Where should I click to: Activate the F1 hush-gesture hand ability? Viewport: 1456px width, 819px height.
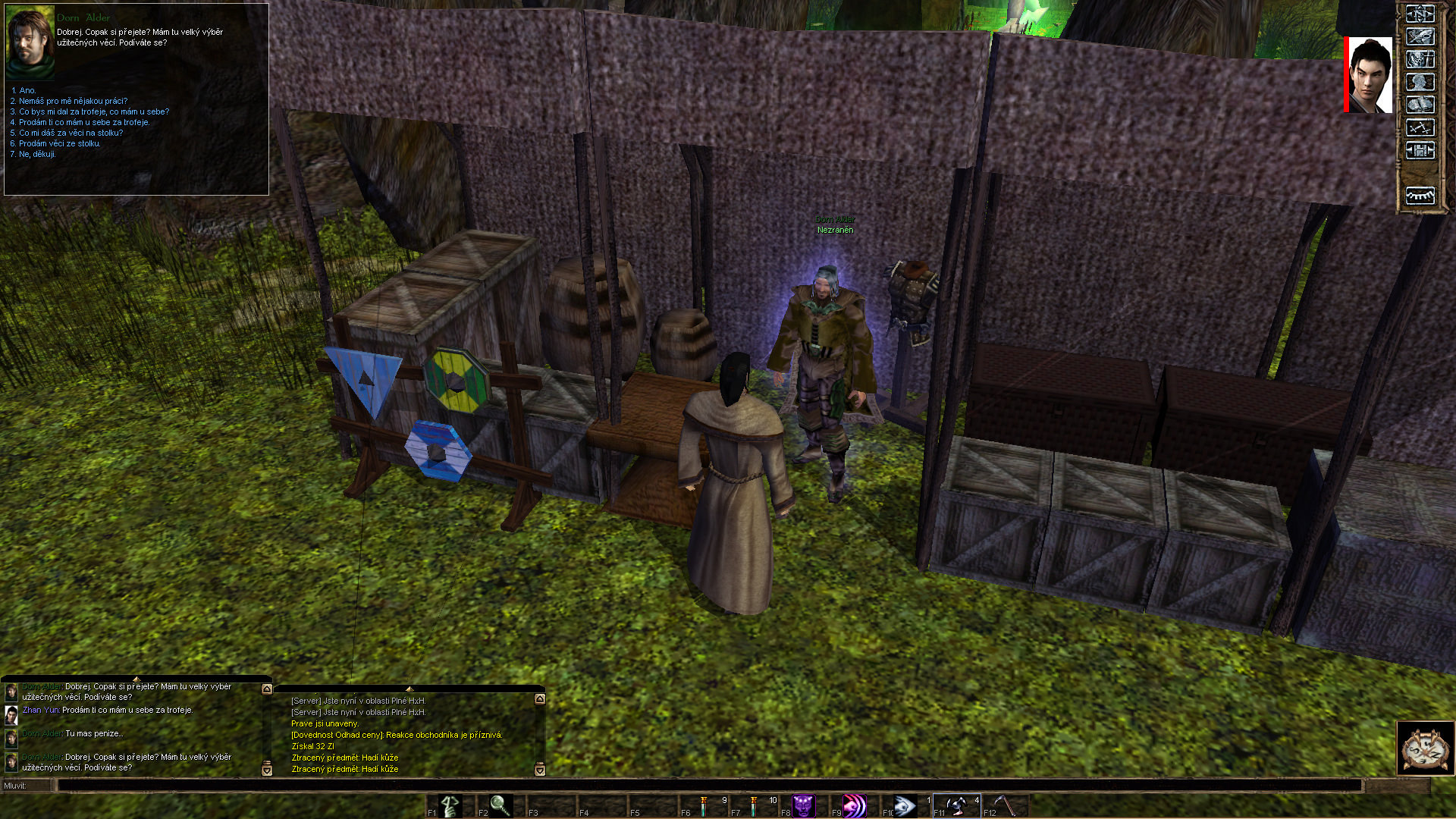[450, 805]
